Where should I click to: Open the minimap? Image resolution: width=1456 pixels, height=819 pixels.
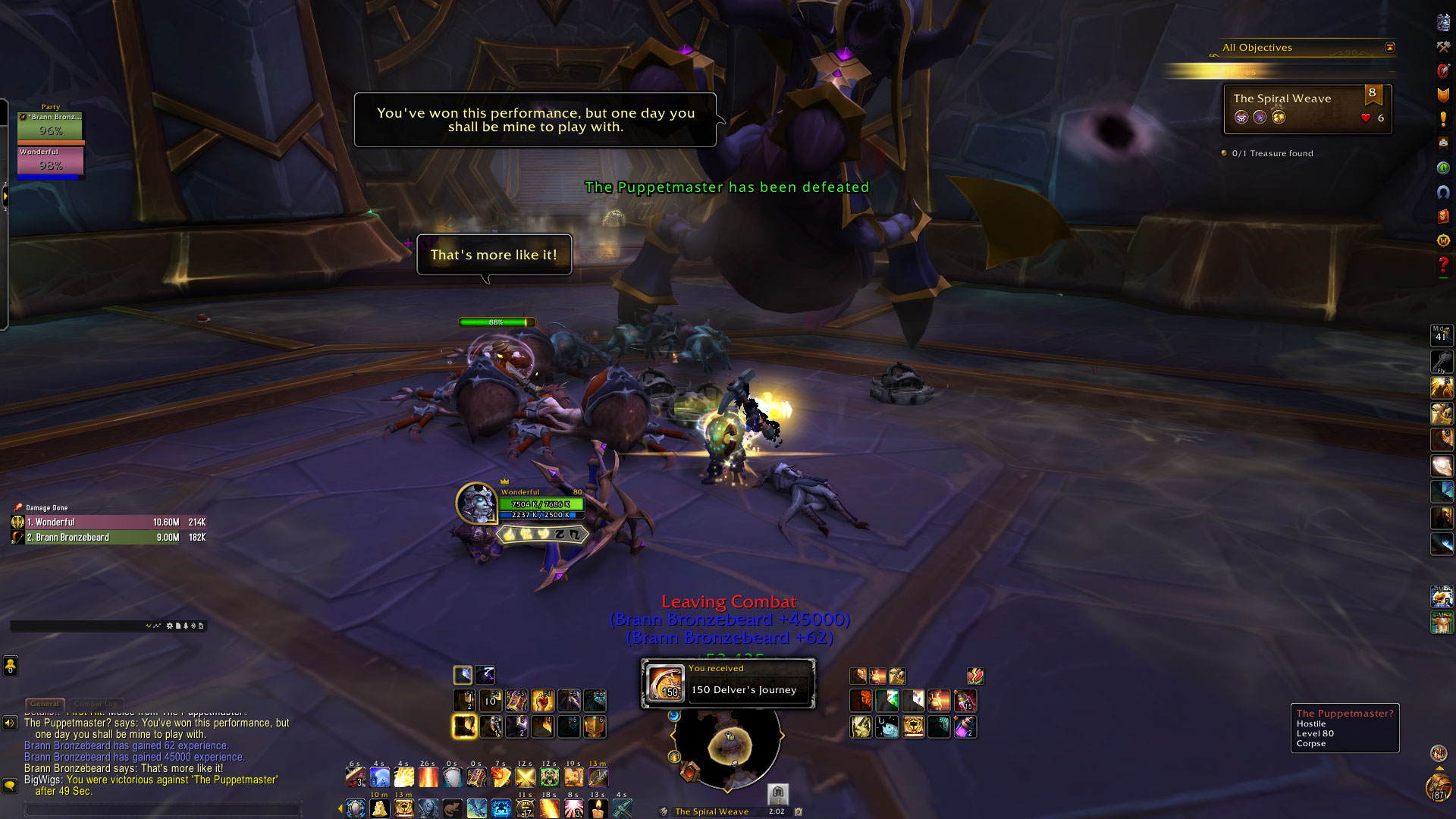pyautogui.click(x=728, y=747)
